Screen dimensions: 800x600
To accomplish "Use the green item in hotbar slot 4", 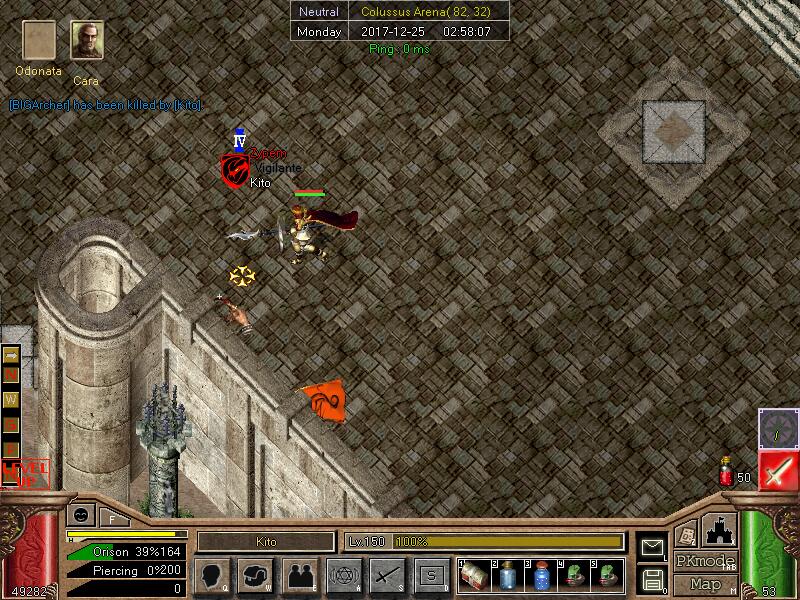I will point(573,574).
